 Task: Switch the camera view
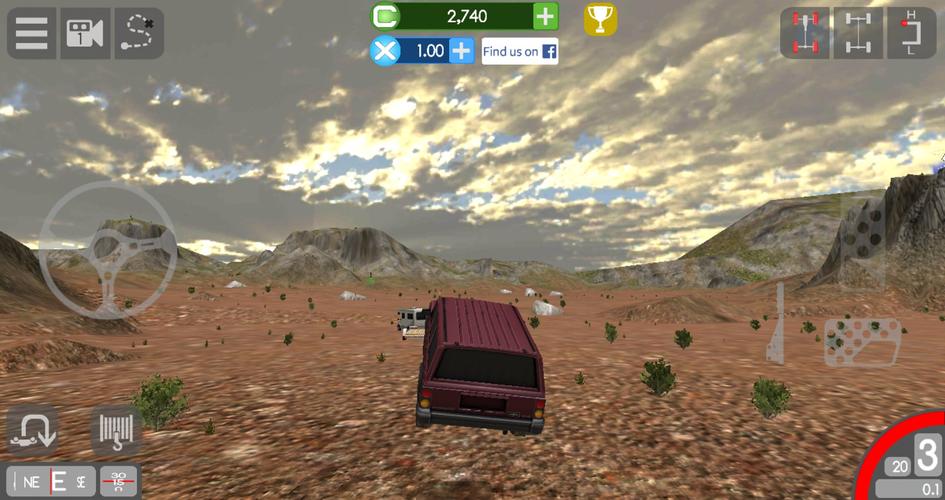(x=85, y=33)
